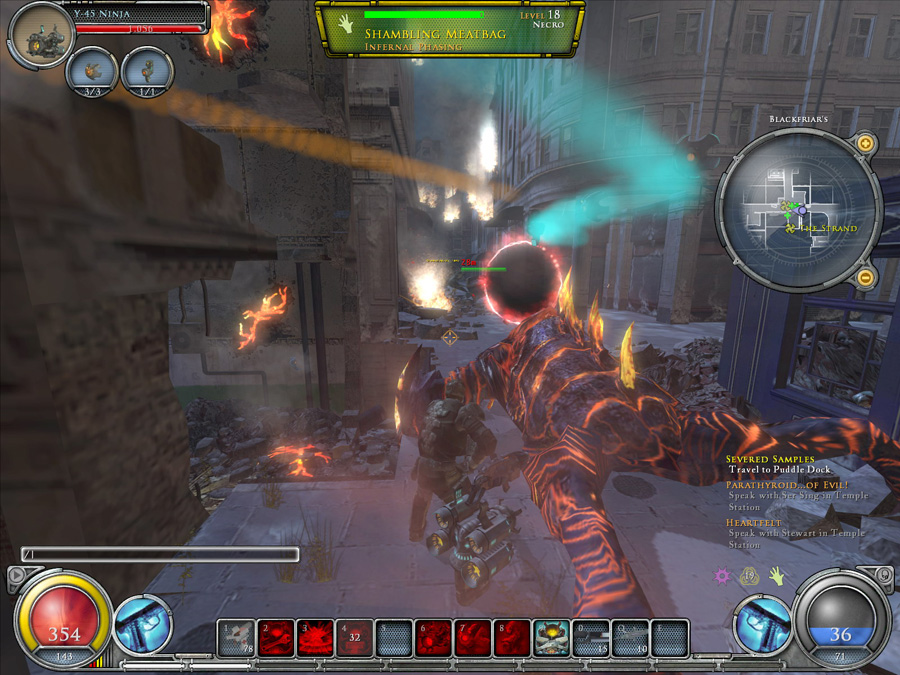
Task: Click the purple gear status icon
Action: (722, 576)
